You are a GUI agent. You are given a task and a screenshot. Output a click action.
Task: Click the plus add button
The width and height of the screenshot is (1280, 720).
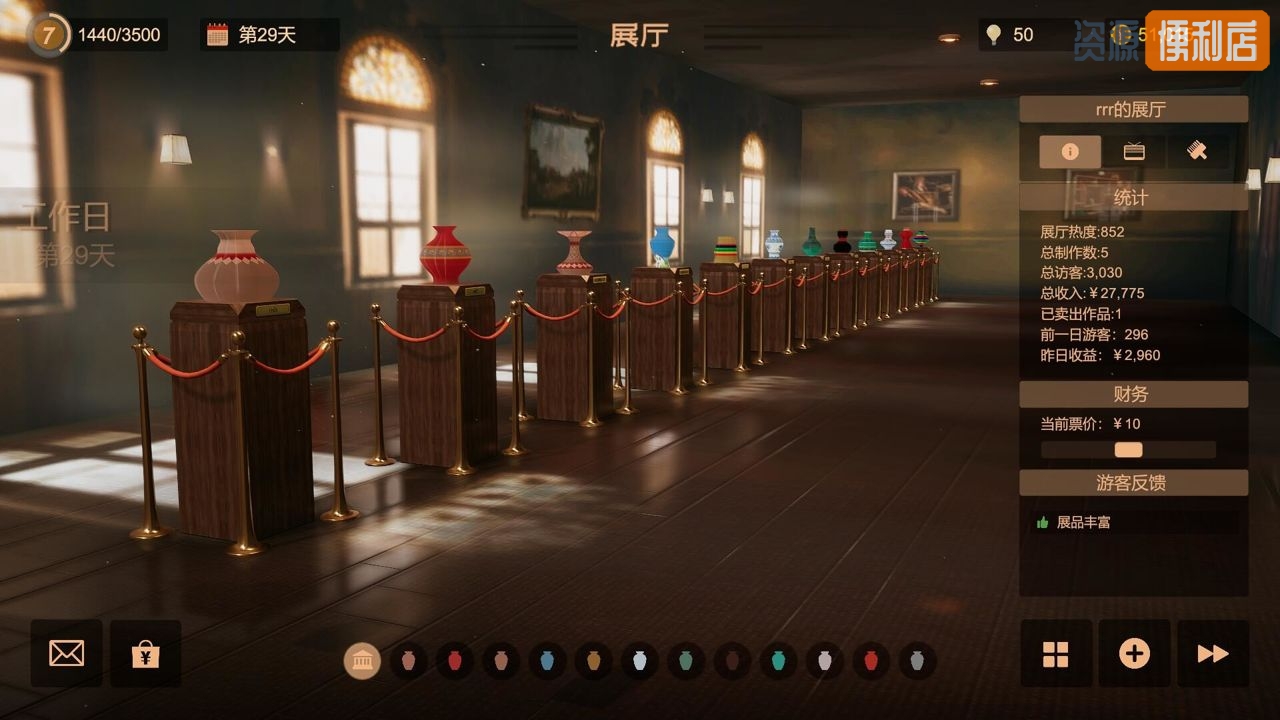1134,653
